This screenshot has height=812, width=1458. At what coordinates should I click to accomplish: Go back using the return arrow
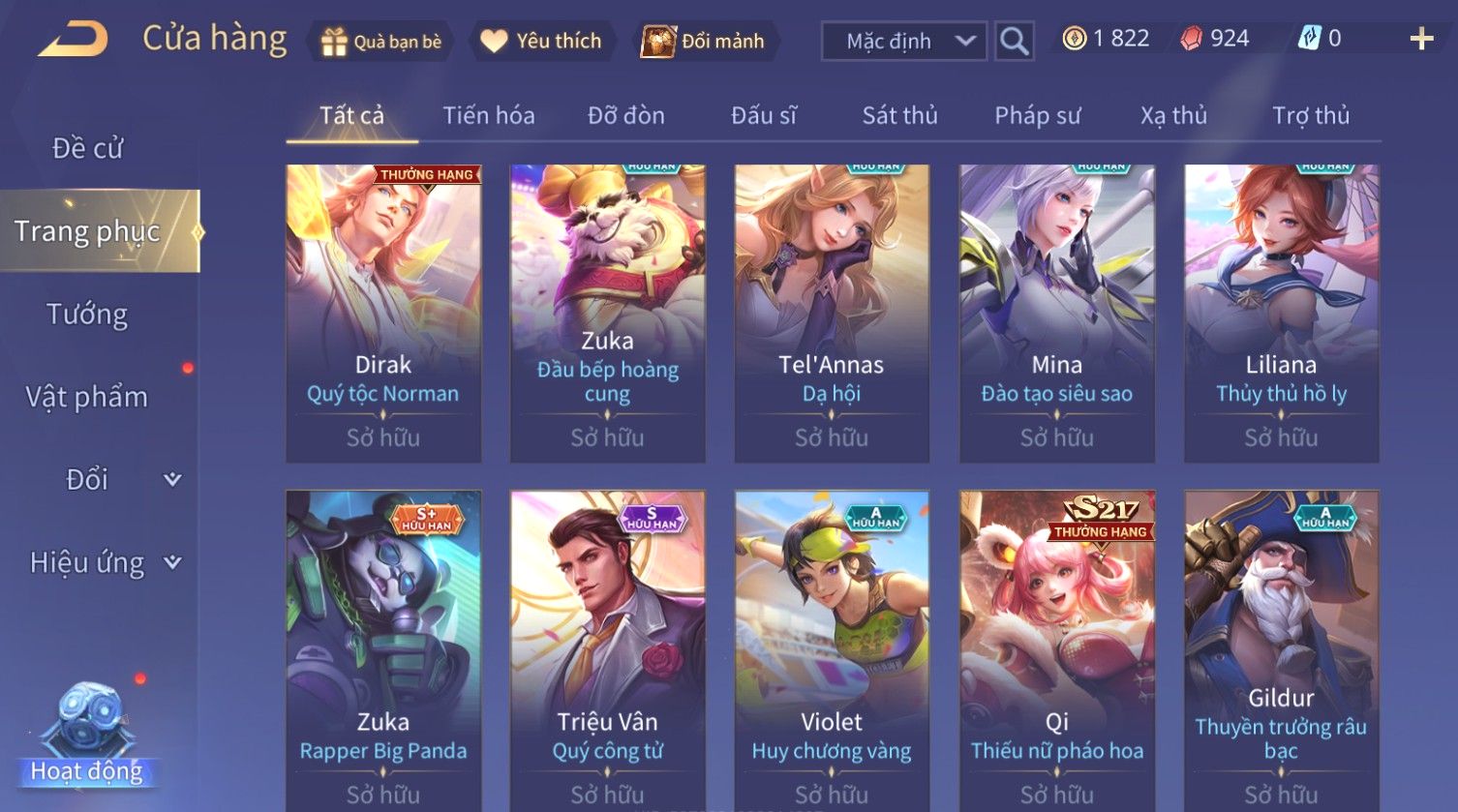click(x=73, y=40)
